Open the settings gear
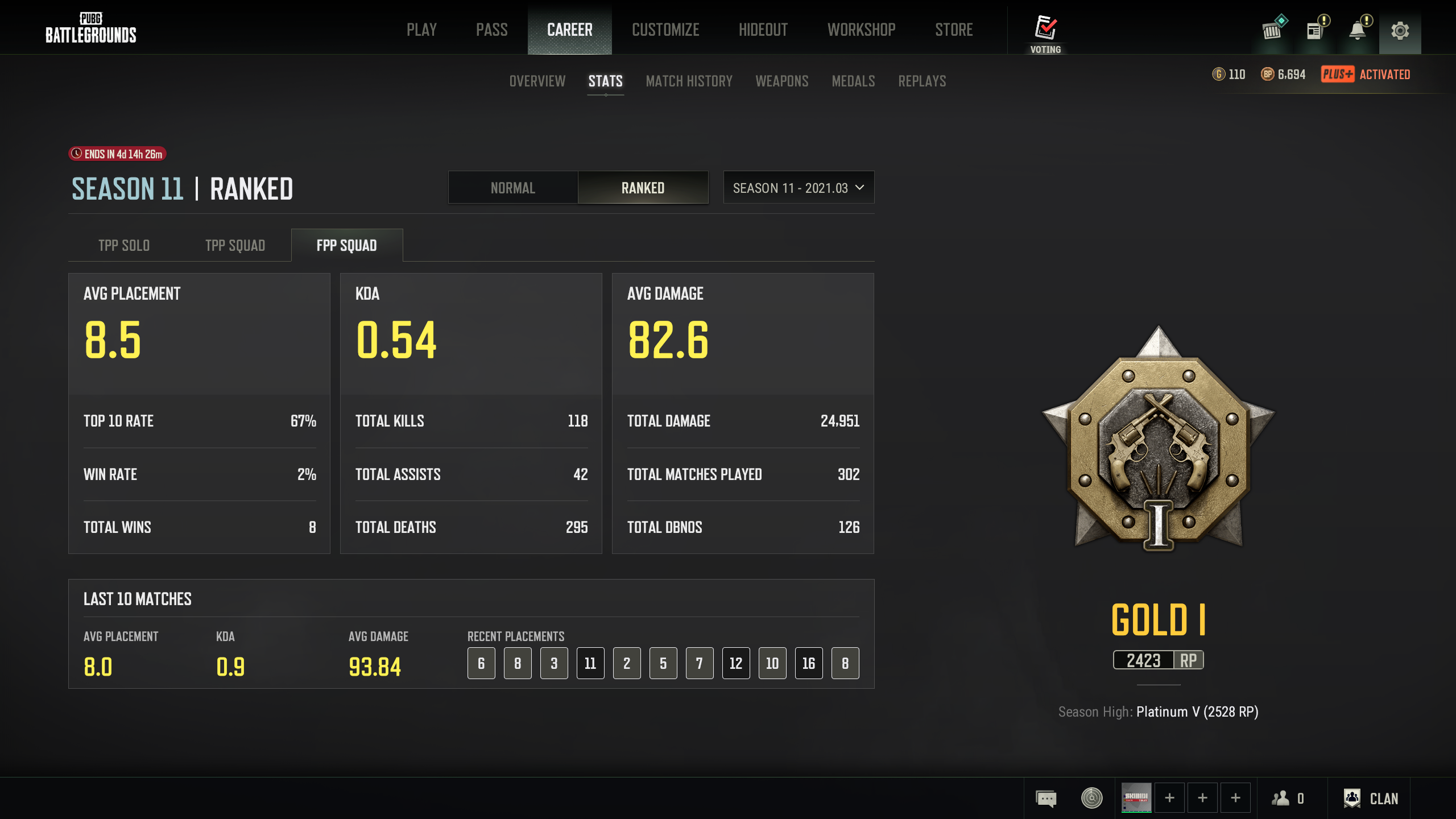This screenshot has height=819, width=1456. pos(1400,31)
